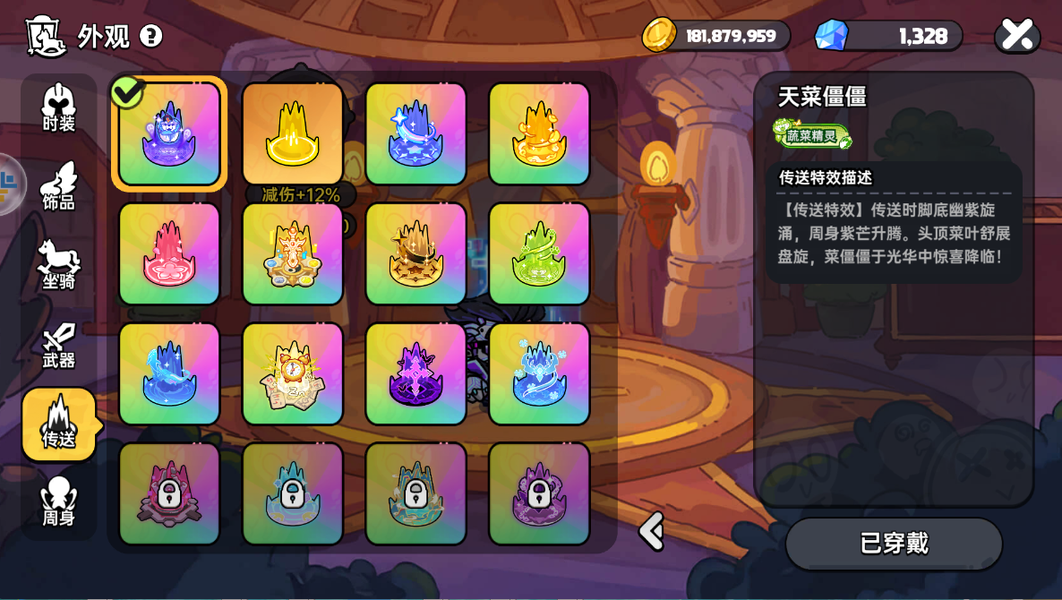Tap the gold coin currency icon
Screen dimensions: 1062x600
pos(659,35)
